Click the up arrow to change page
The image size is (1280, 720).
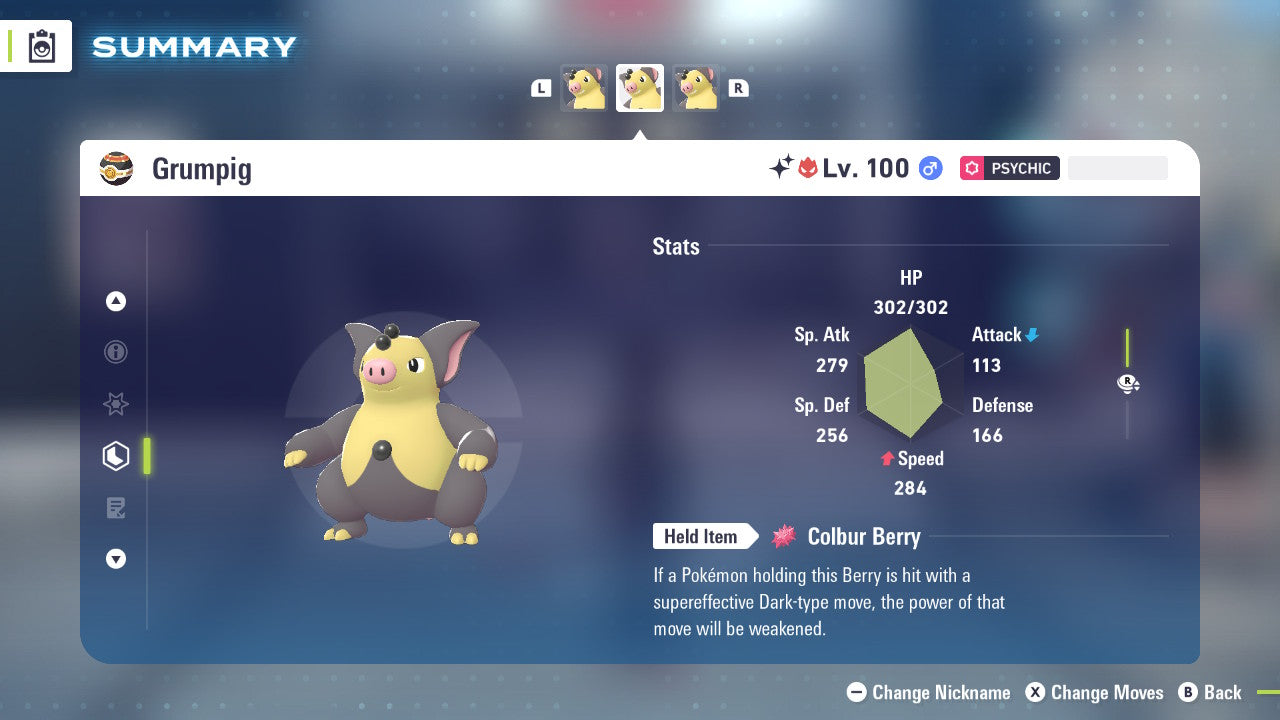pos(116,301)
